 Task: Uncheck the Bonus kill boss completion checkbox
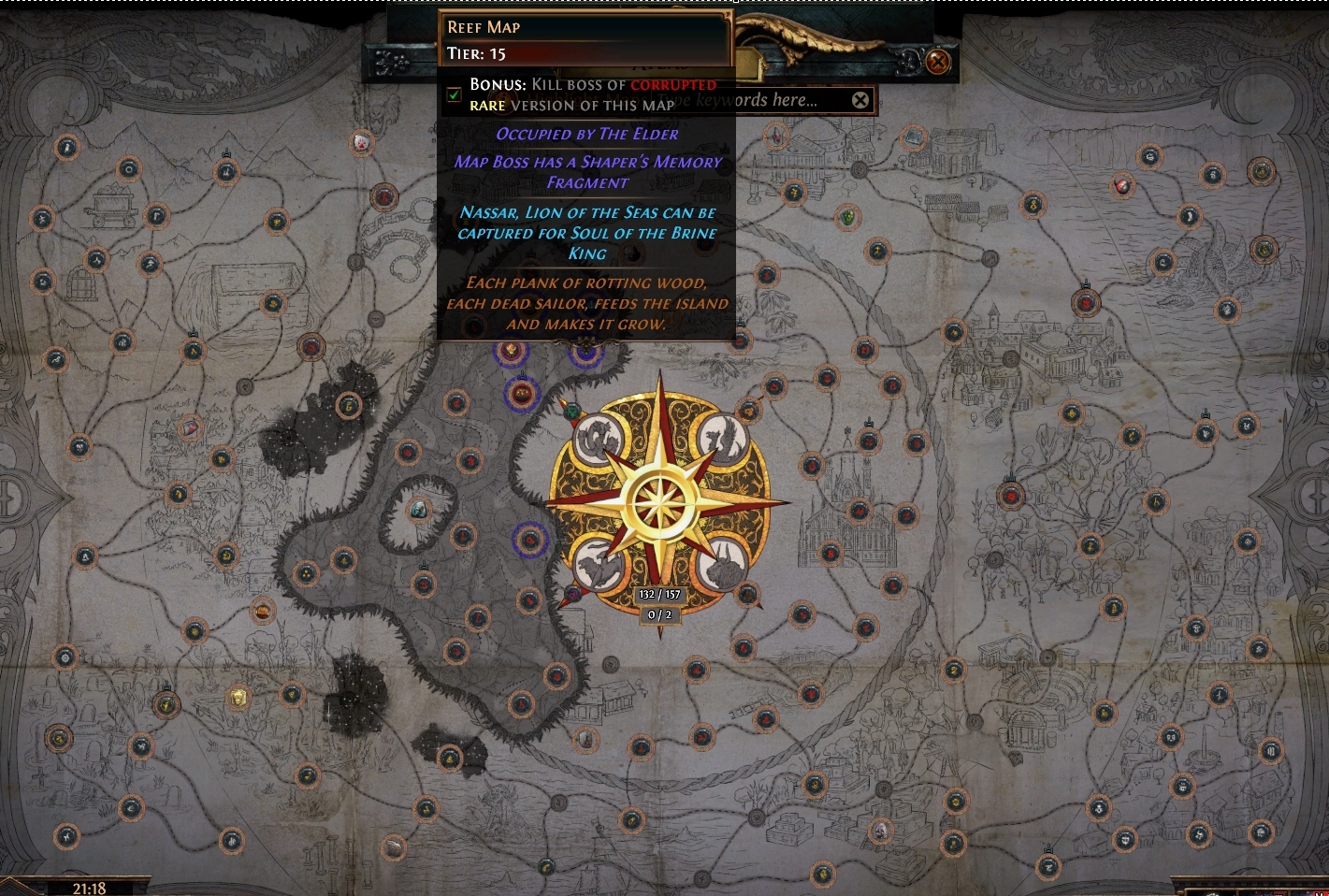453,94
